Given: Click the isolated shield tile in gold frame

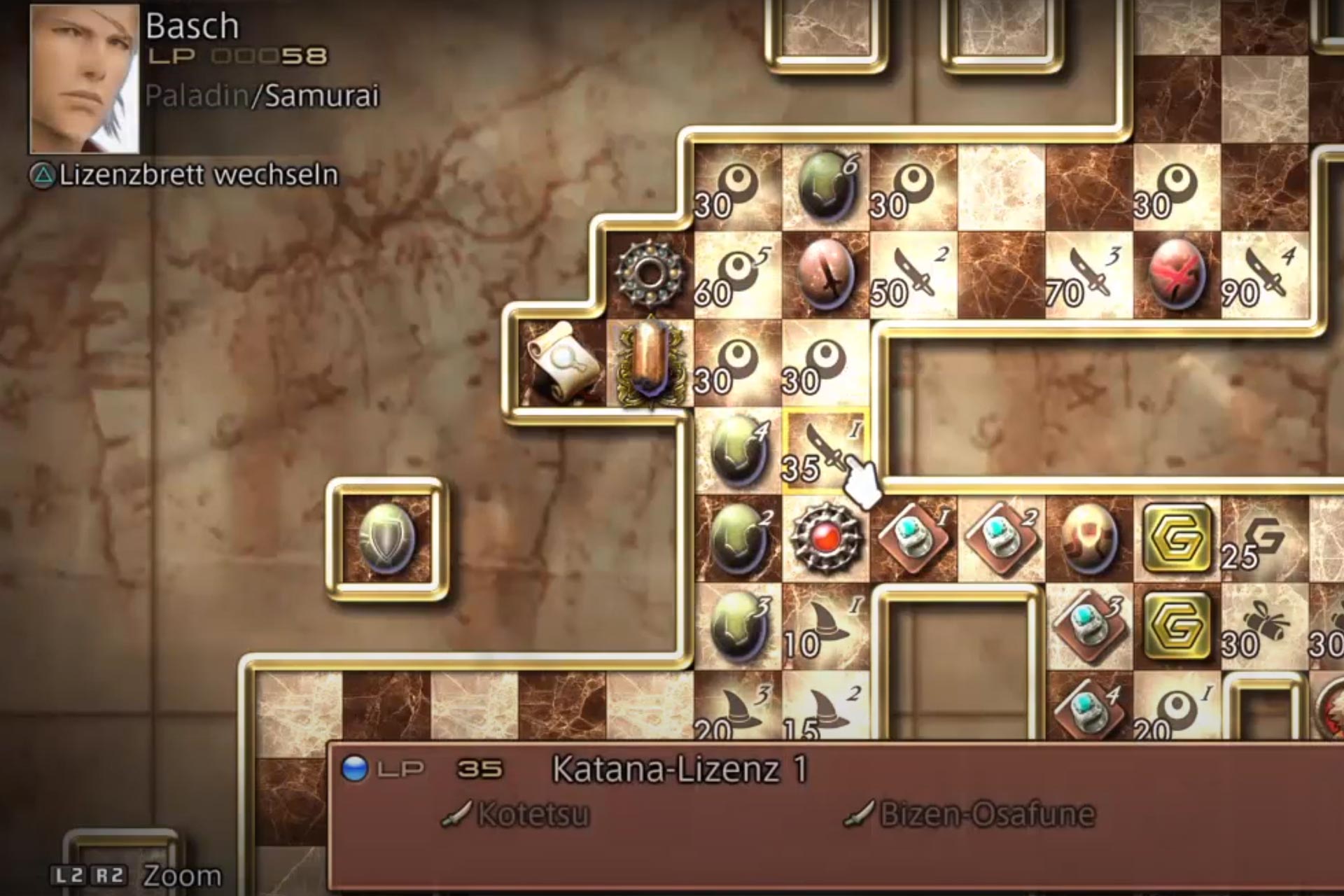Looking at the screenshot, I should (387, 539).
